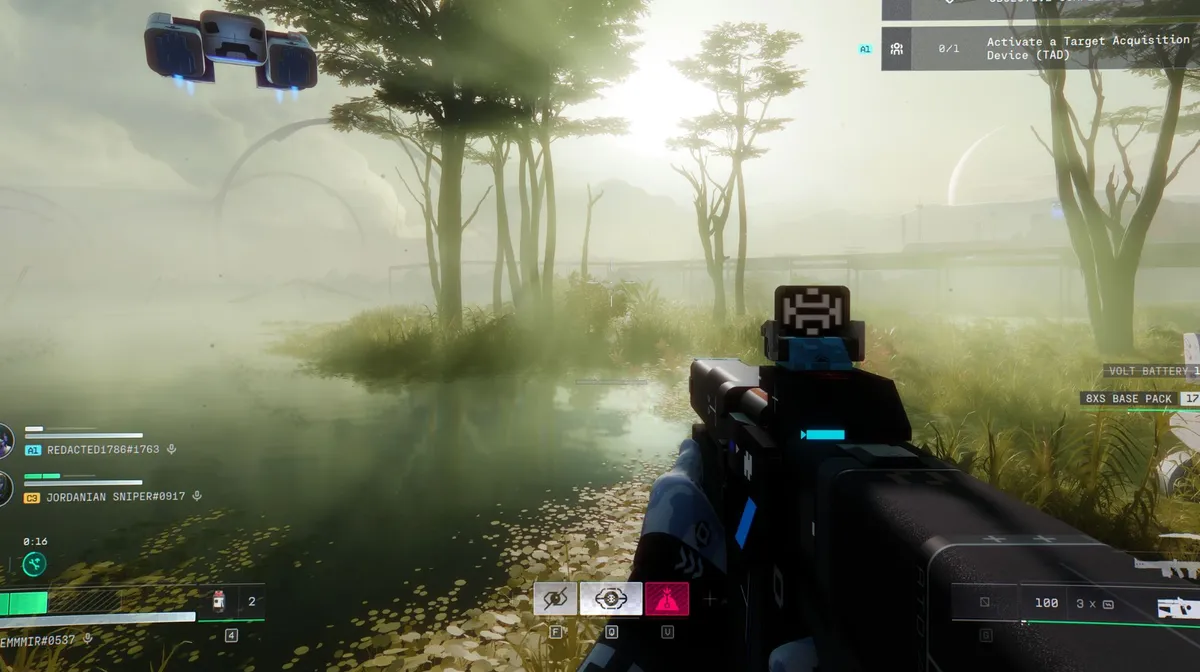The image size is (1200, 672).
Task: Click the VOLT BATTERY pickup label
Action: point(1150,371)
